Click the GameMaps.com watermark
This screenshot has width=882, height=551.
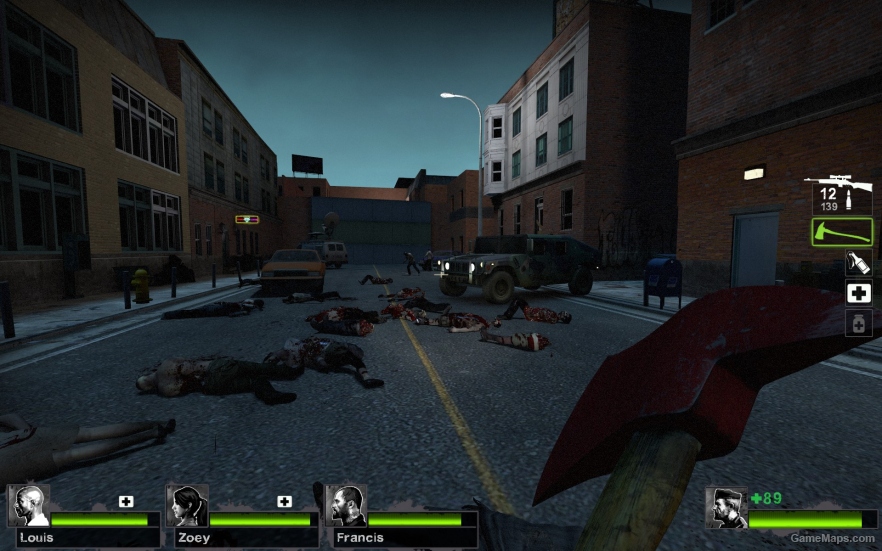pyautogui.click(x=833, y=539)
